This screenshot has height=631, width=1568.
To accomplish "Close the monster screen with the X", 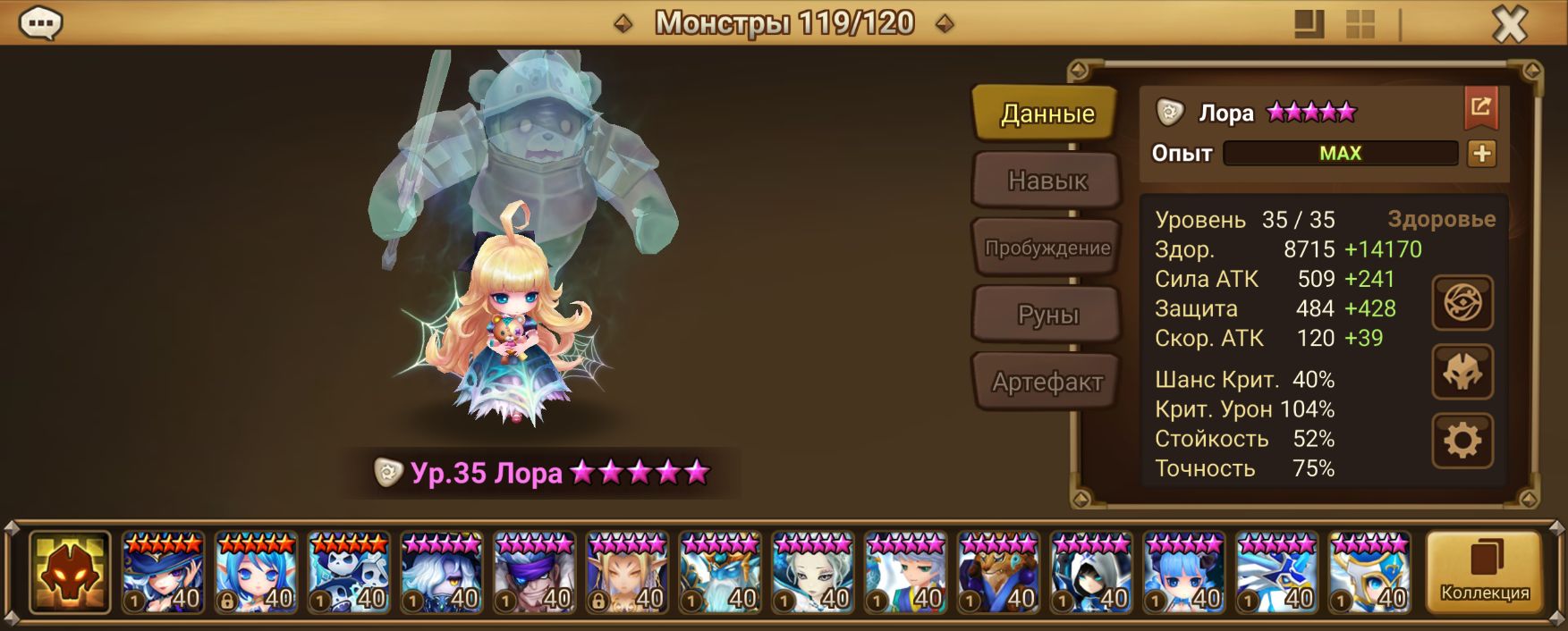I will point(1510,24).
